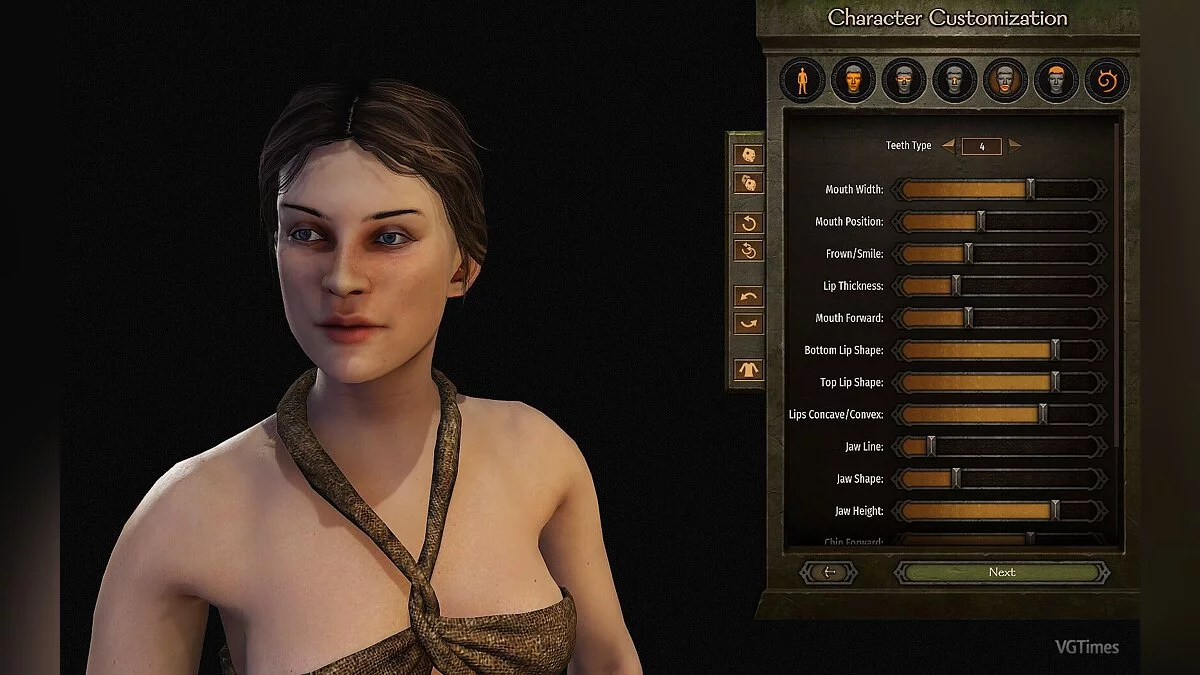Click the Next button
Screen dimensions: 1200x675
point(1002,572)
